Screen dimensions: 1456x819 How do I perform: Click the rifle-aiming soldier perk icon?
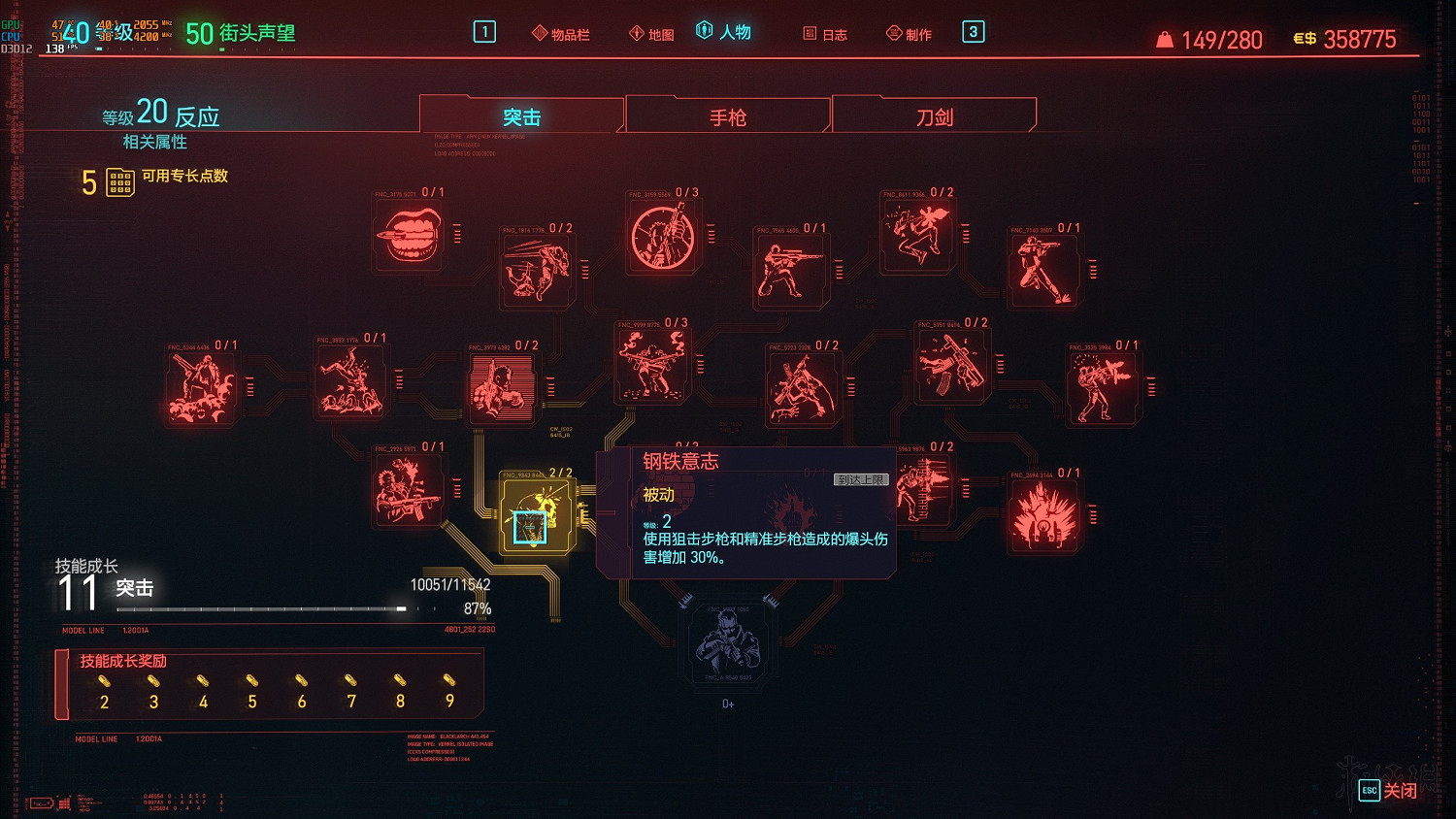point(789,270)
